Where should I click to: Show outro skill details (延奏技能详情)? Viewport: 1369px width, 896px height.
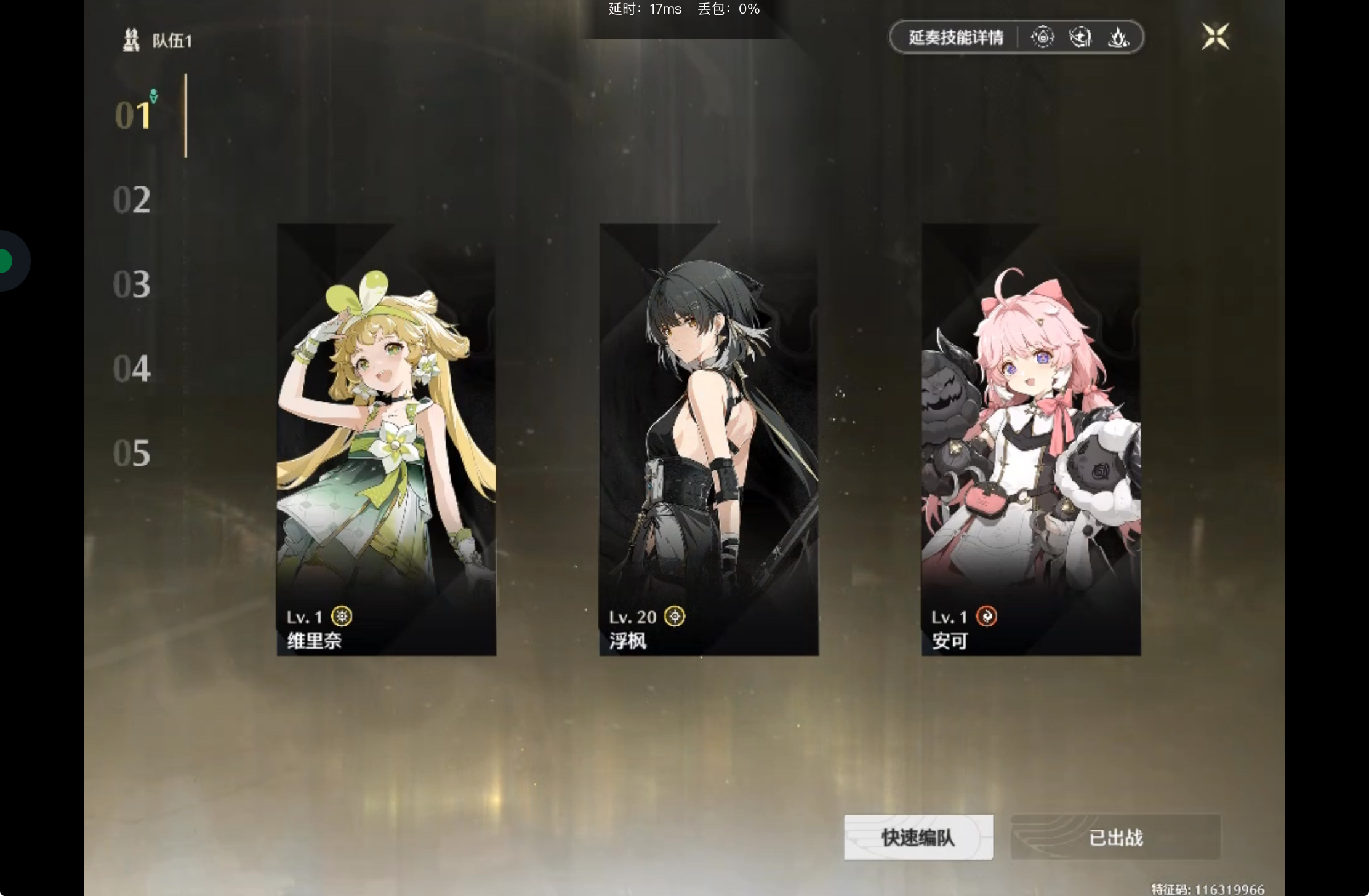(x=956, y=38)
